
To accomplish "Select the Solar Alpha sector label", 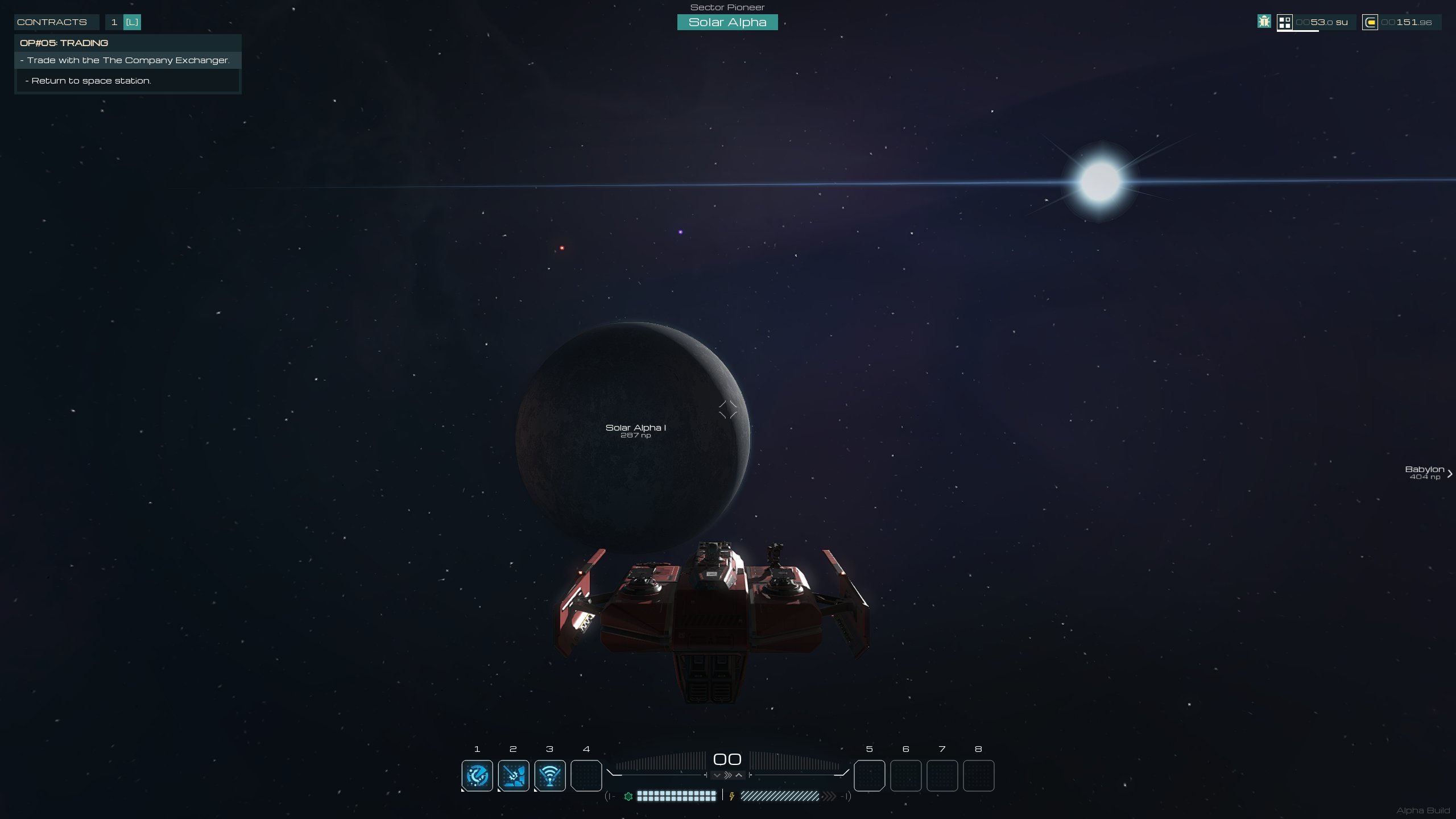I will coord(727,22).
